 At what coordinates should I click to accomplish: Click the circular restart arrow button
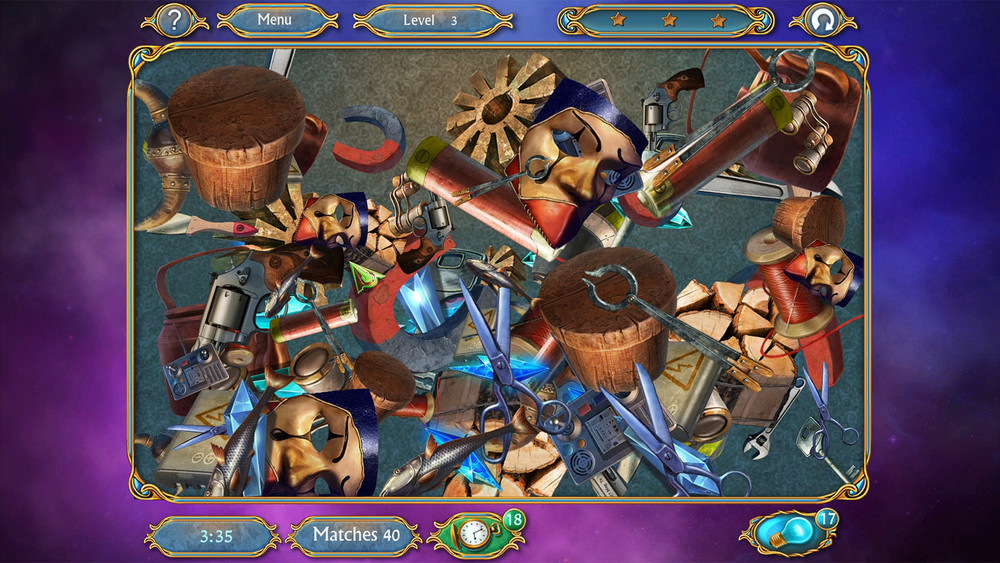(x=822, y=20)
